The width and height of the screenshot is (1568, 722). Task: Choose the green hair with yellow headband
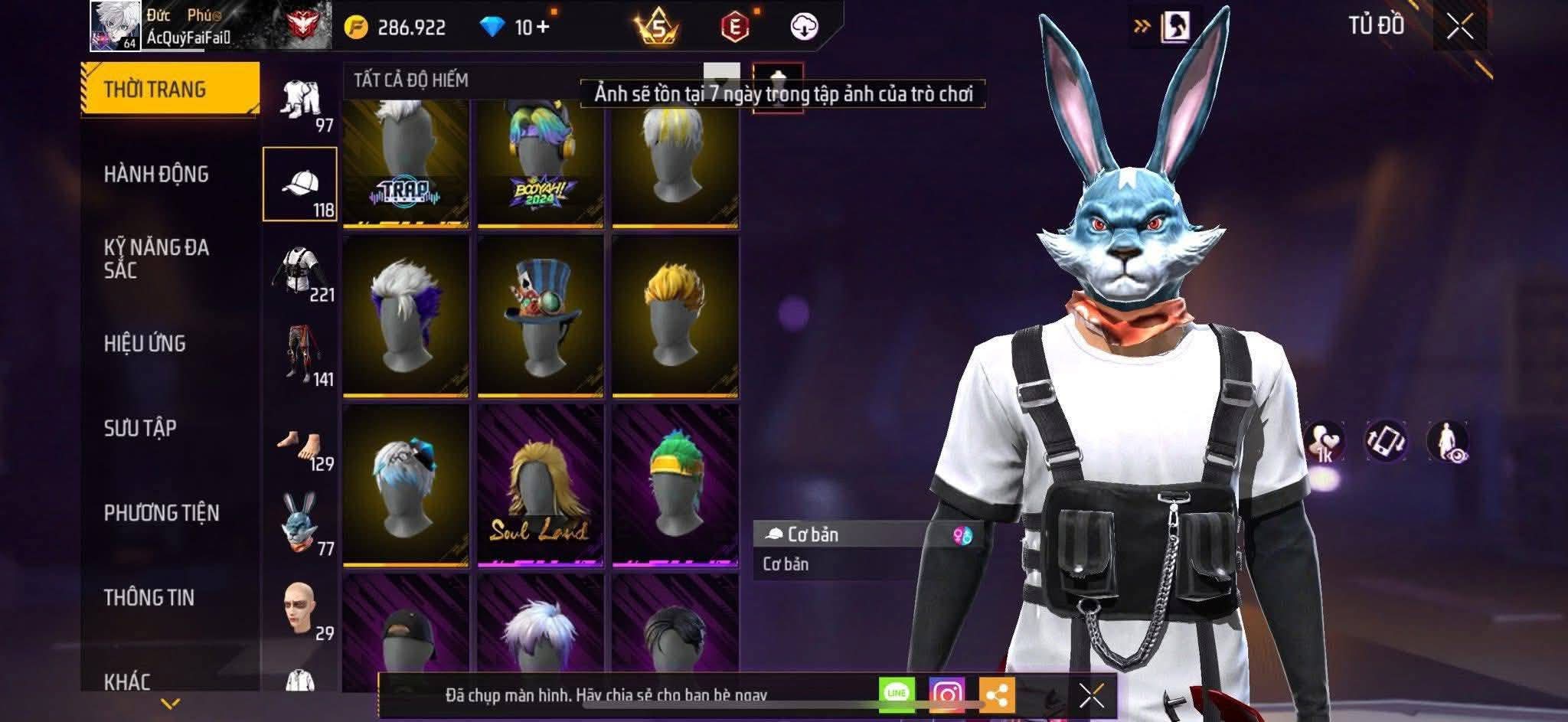click(675, 486)
